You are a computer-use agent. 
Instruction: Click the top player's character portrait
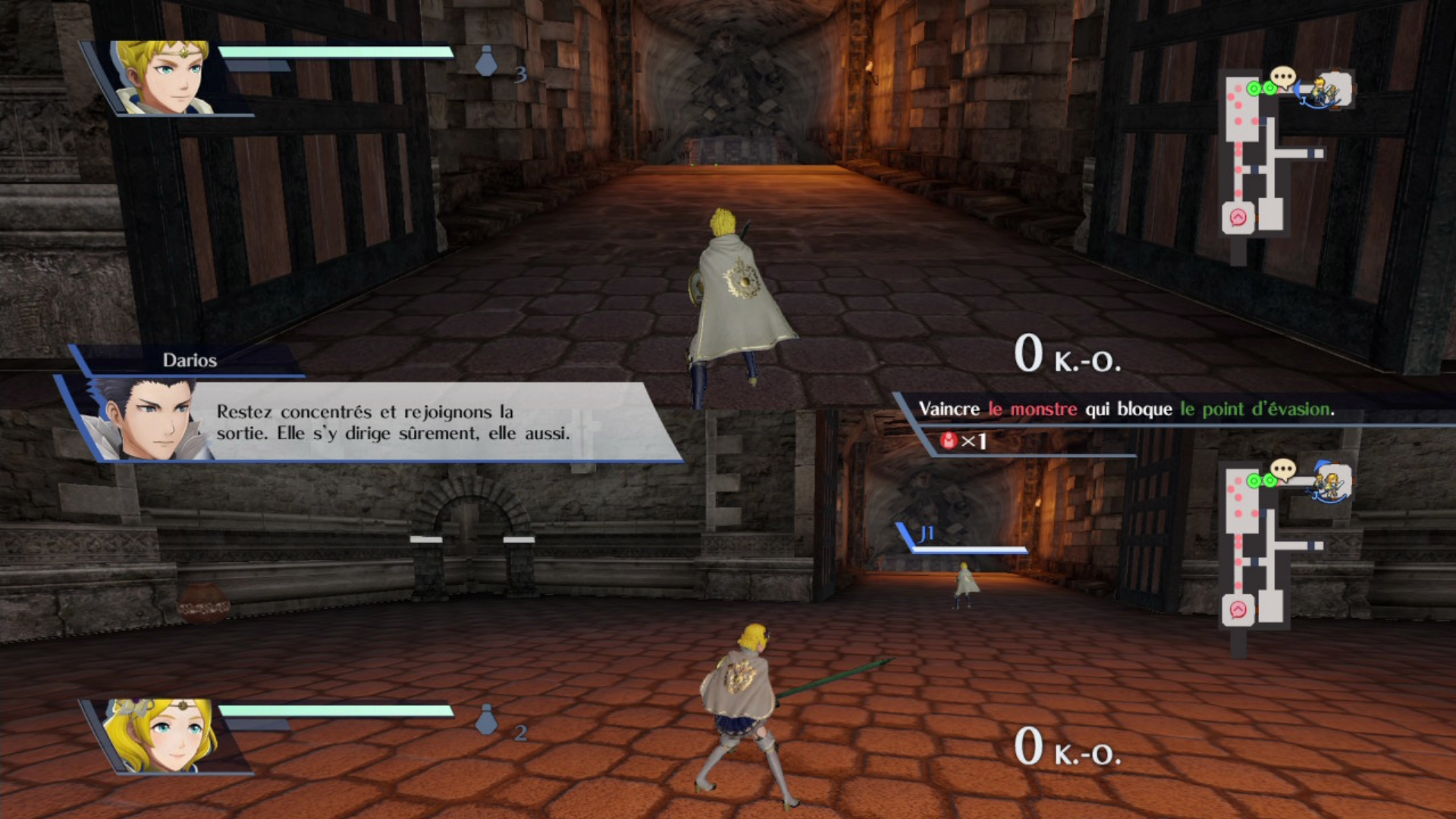[164, 77]
